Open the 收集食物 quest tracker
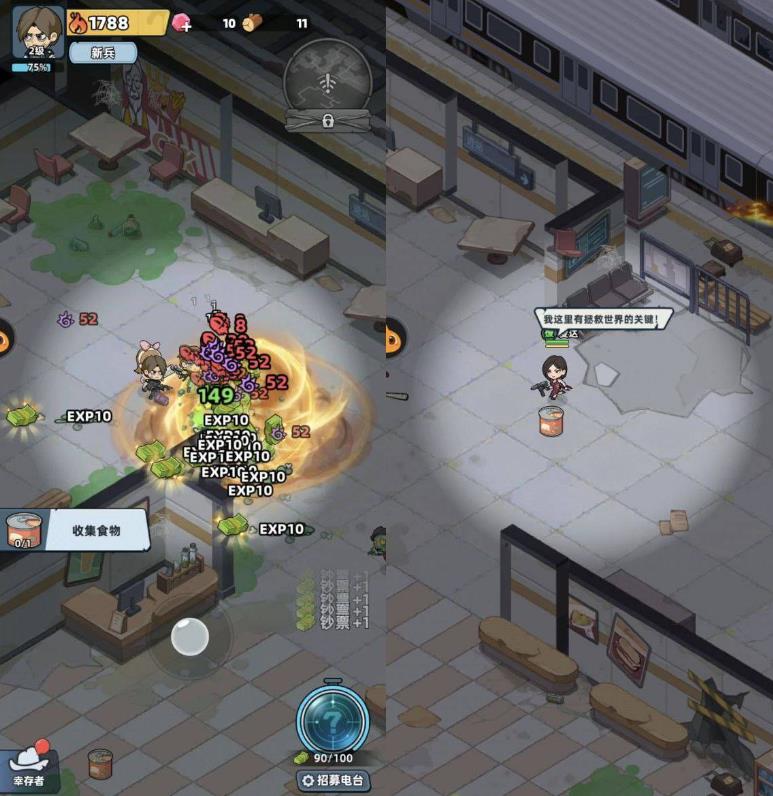 click(x=74, y=530)
